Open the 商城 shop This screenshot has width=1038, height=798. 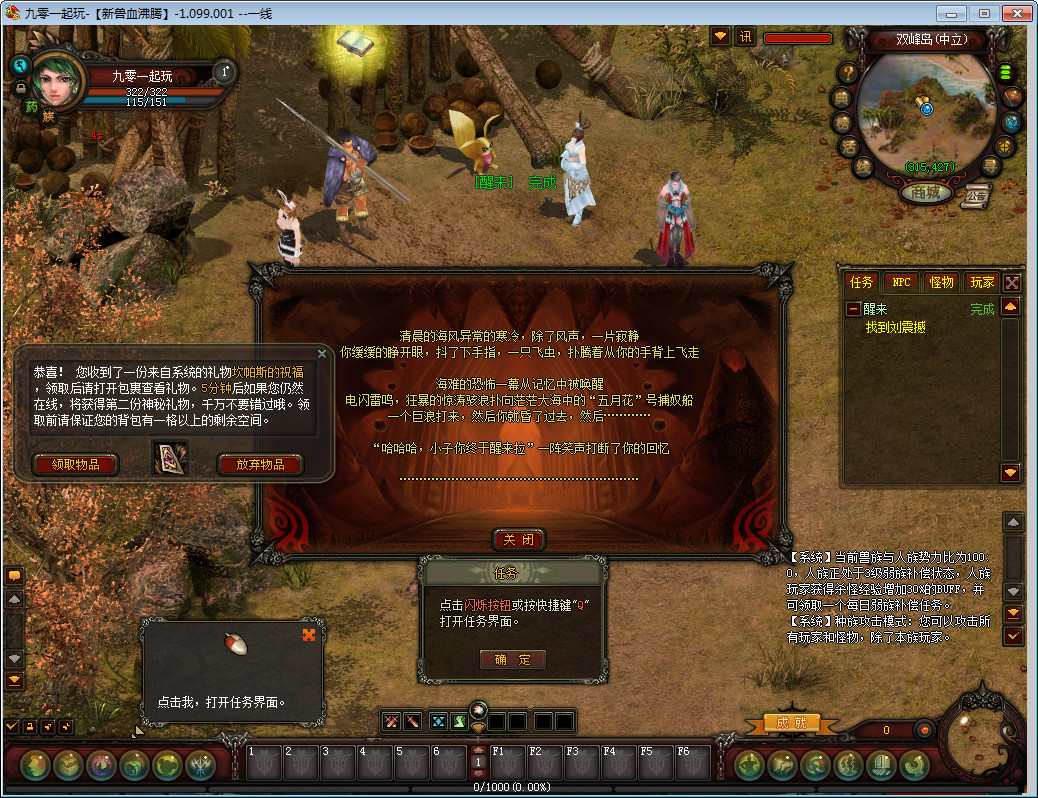pyautogui.click(x=925, y=193)
